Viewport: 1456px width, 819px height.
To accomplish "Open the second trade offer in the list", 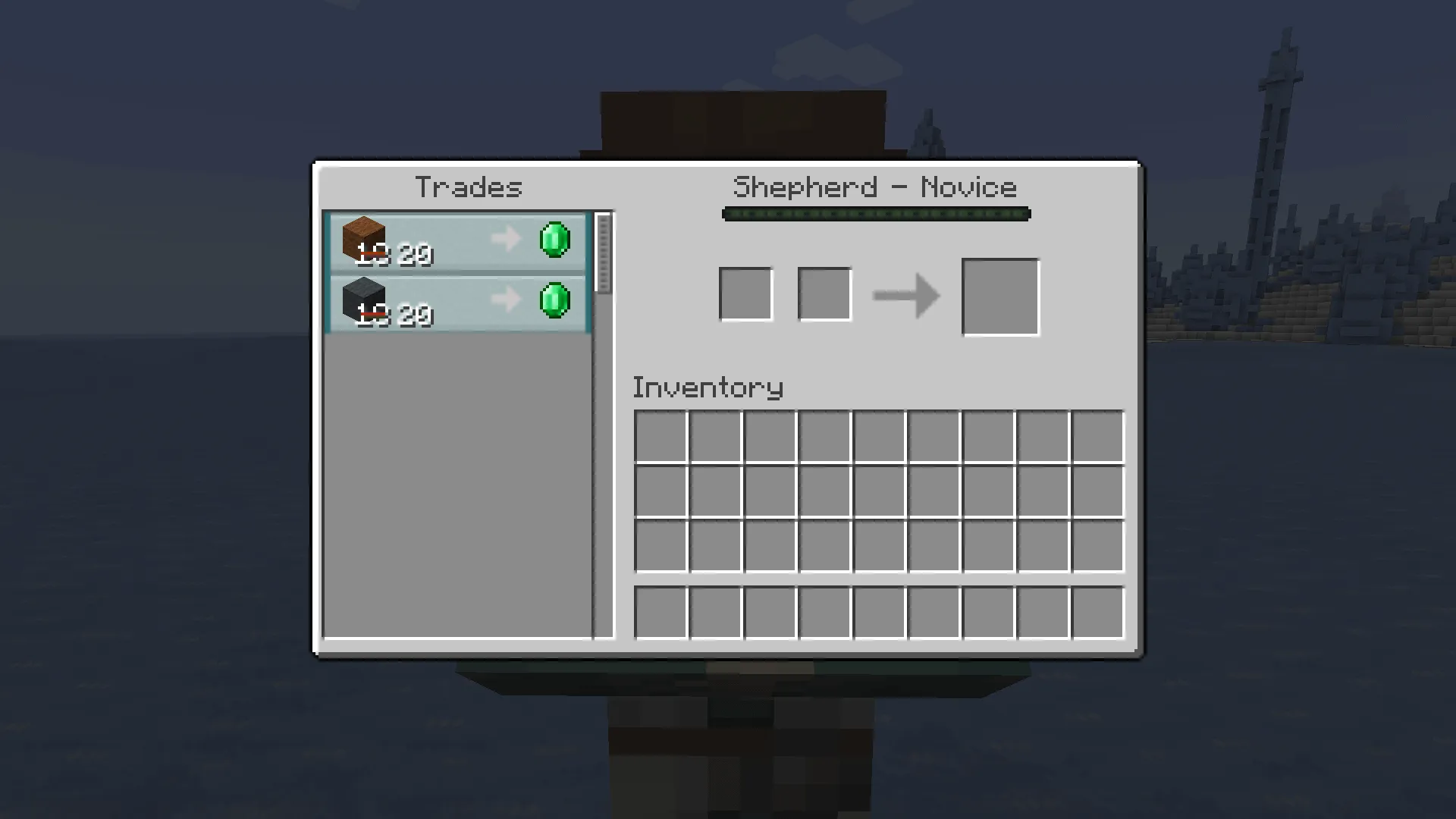I will (x=455, y=303).
